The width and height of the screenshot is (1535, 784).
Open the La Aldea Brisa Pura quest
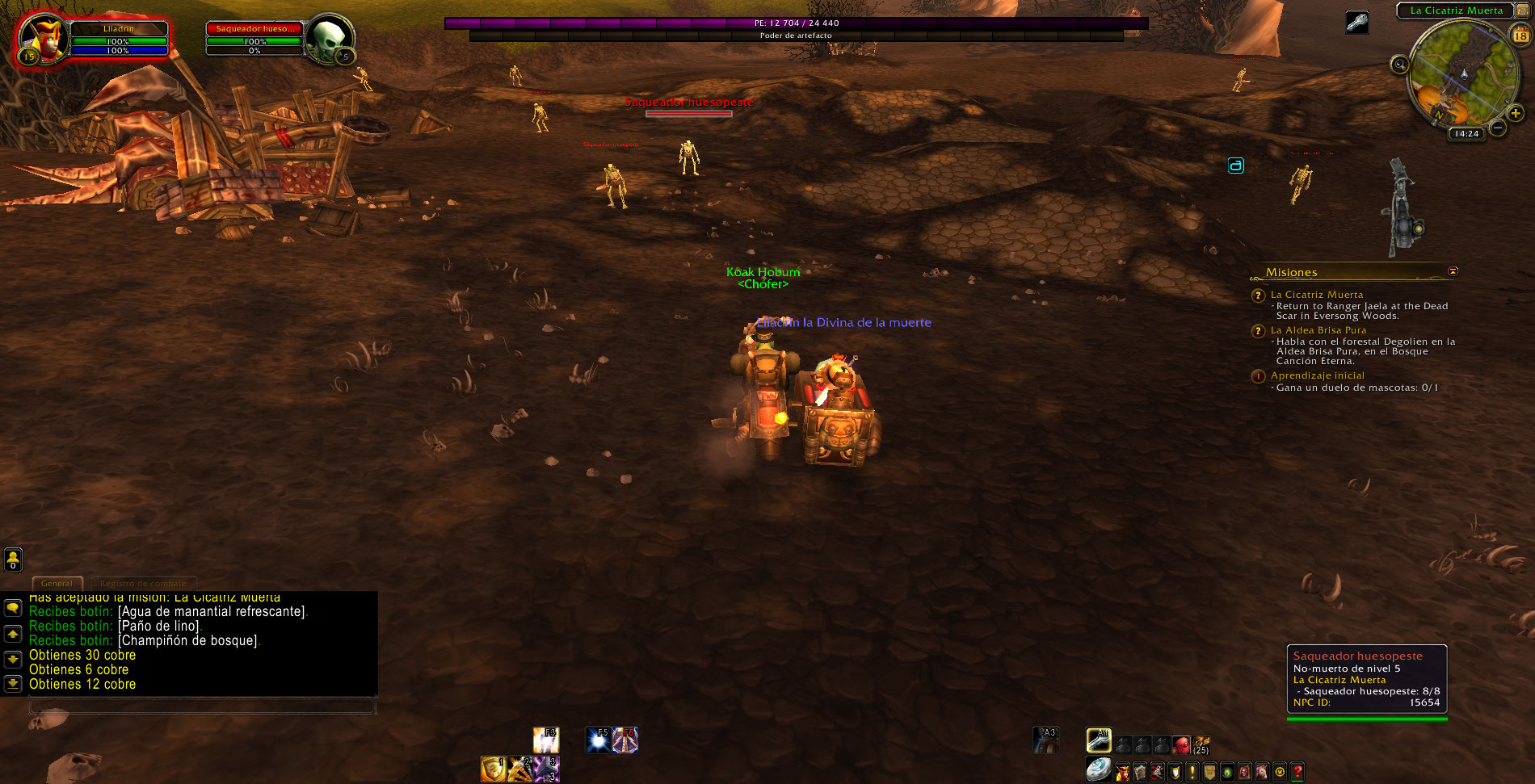coord(1318,330)
